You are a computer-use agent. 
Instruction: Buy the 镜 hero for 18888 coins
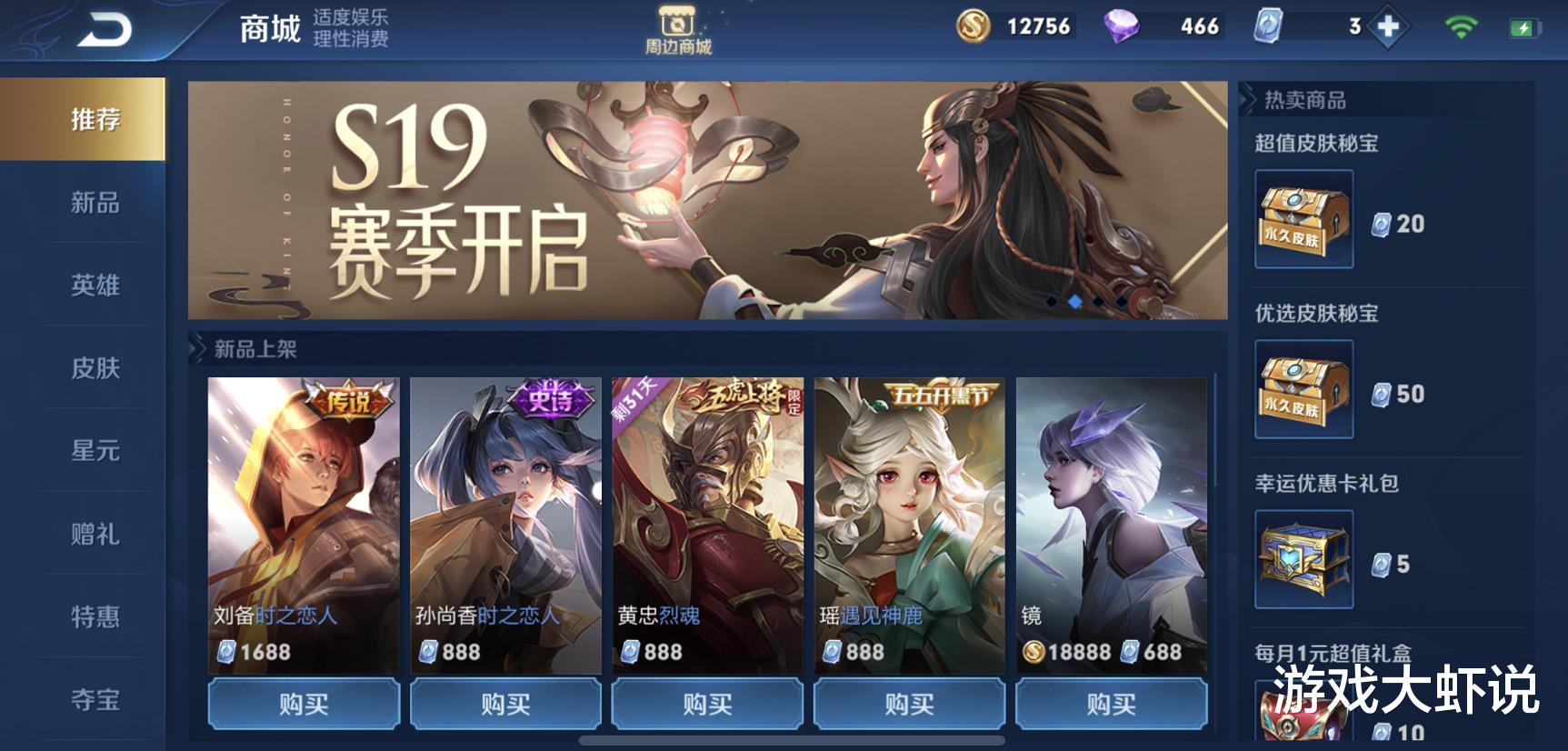click(x=1112, y=703)
